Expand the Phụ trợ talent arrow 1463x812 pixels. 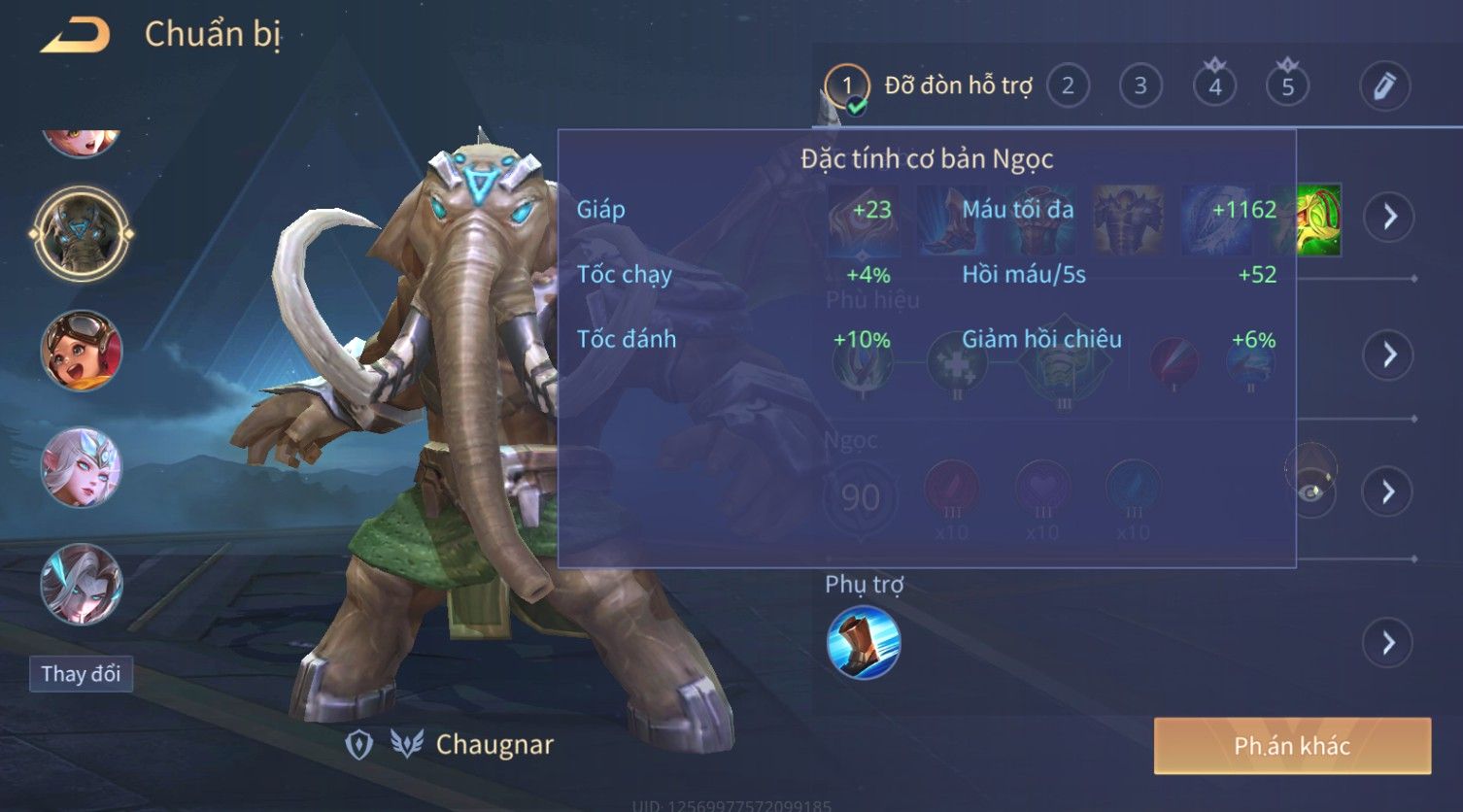pos(1389,643)
